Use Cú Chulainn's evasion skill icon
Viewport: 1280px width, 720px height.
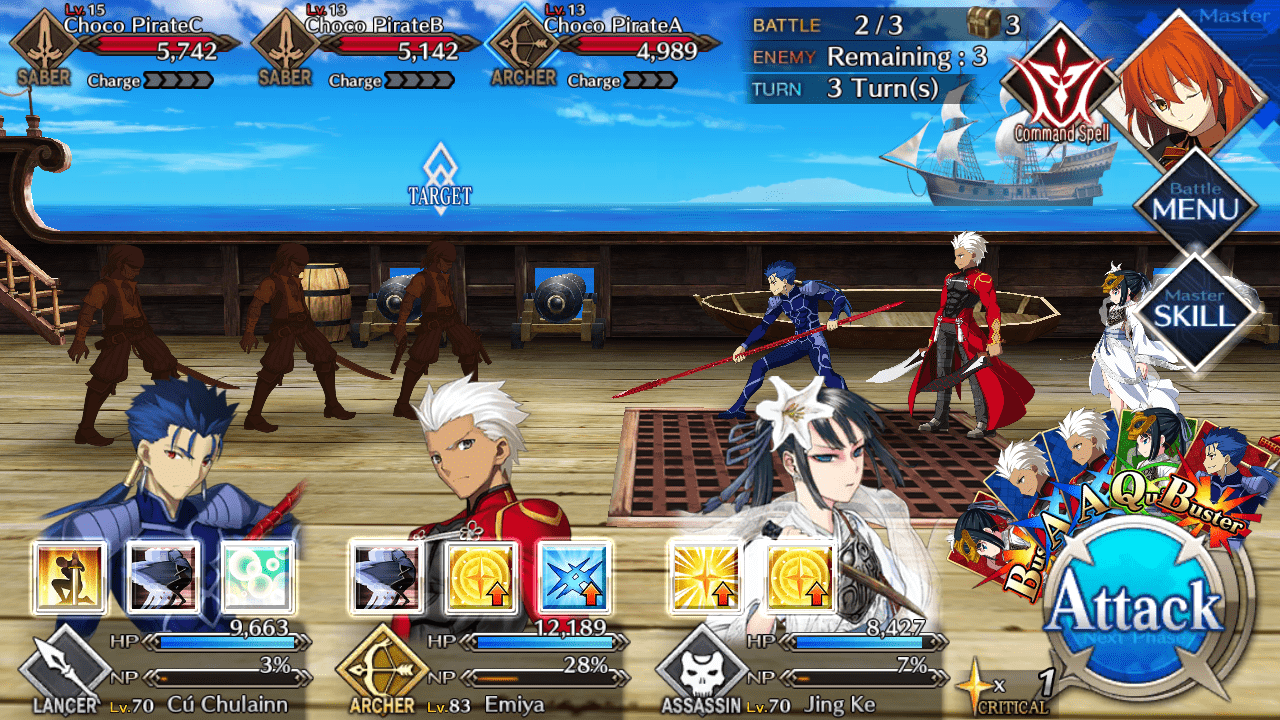click(164, 576)
